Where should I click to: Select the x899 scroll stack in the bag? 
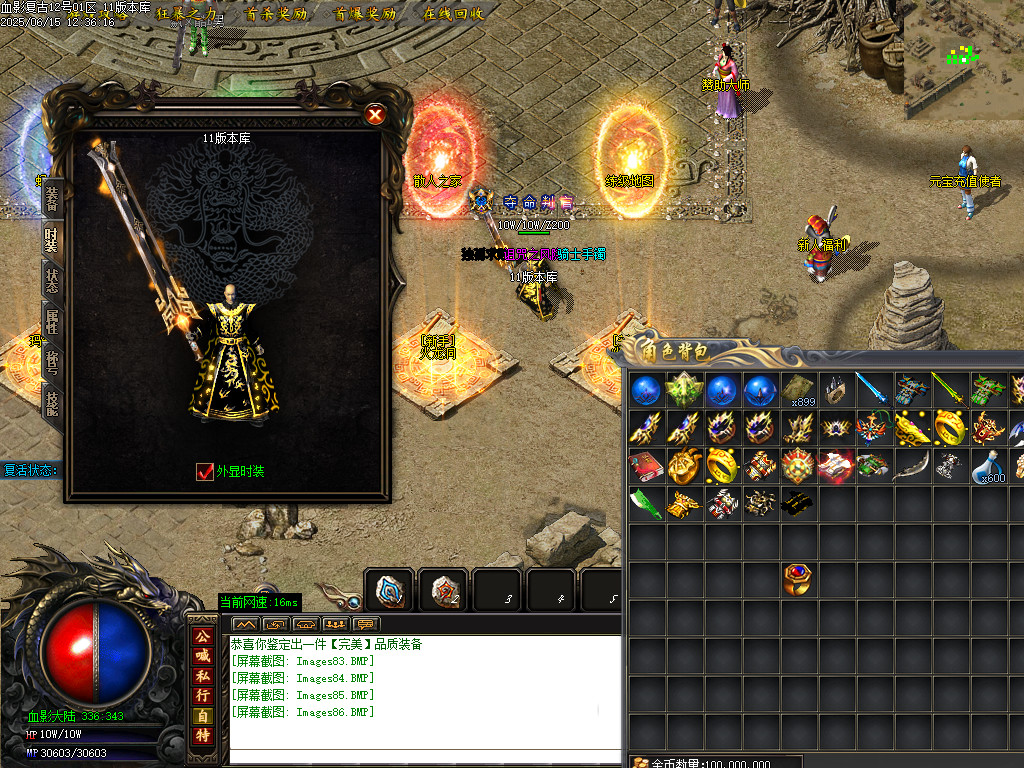(798, 390)
